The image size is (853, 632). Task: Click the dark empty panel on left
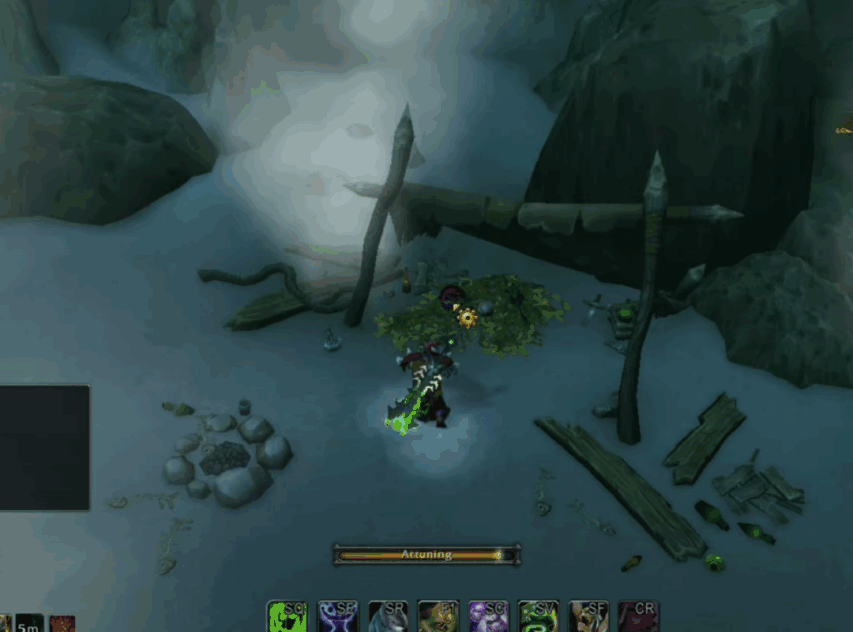coord(44,447)
